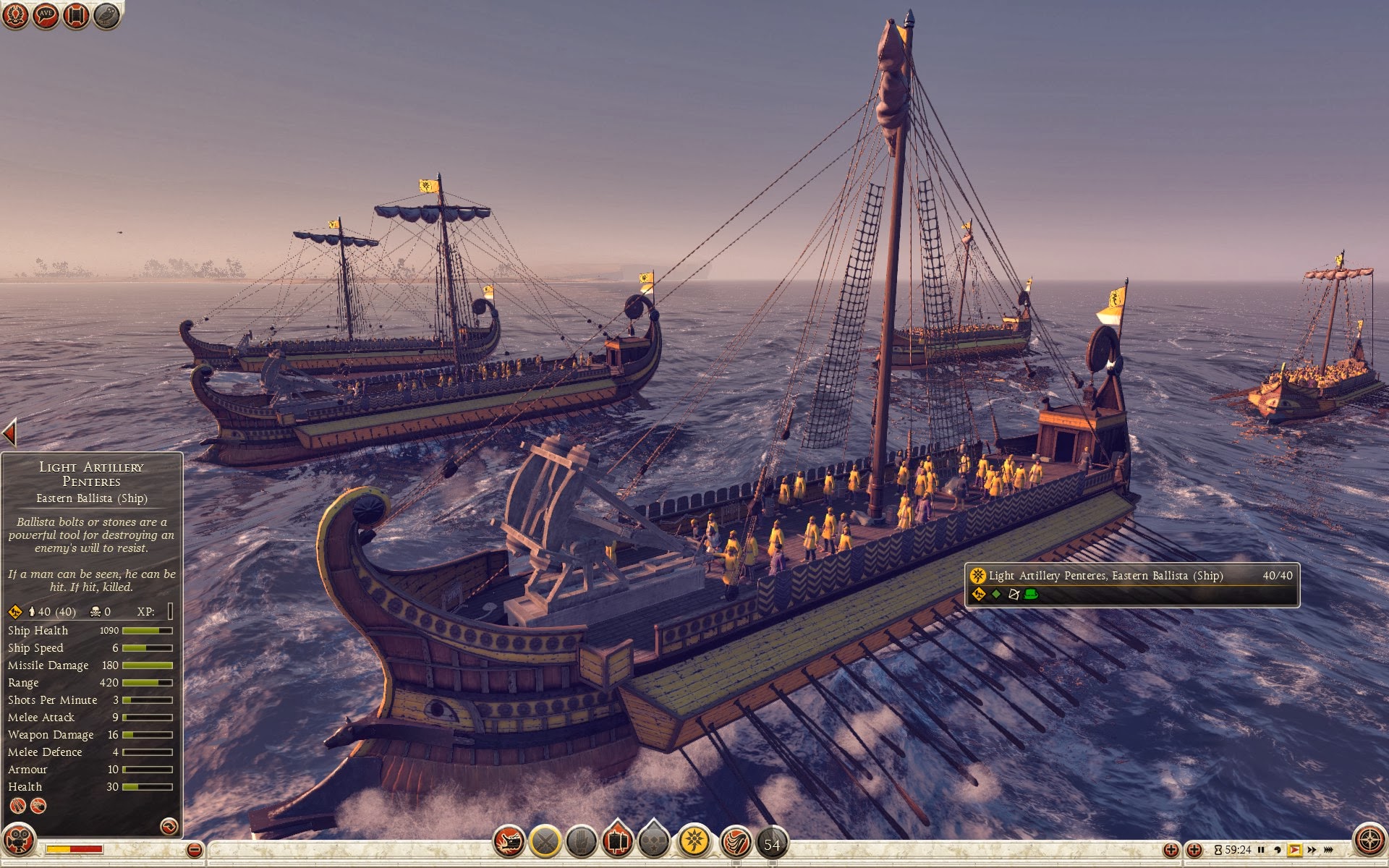Click the raised hand halt button
Image resolution: width=1389 pixels, height=868 pixels.
pyautogui.click(x=581, y=841)
